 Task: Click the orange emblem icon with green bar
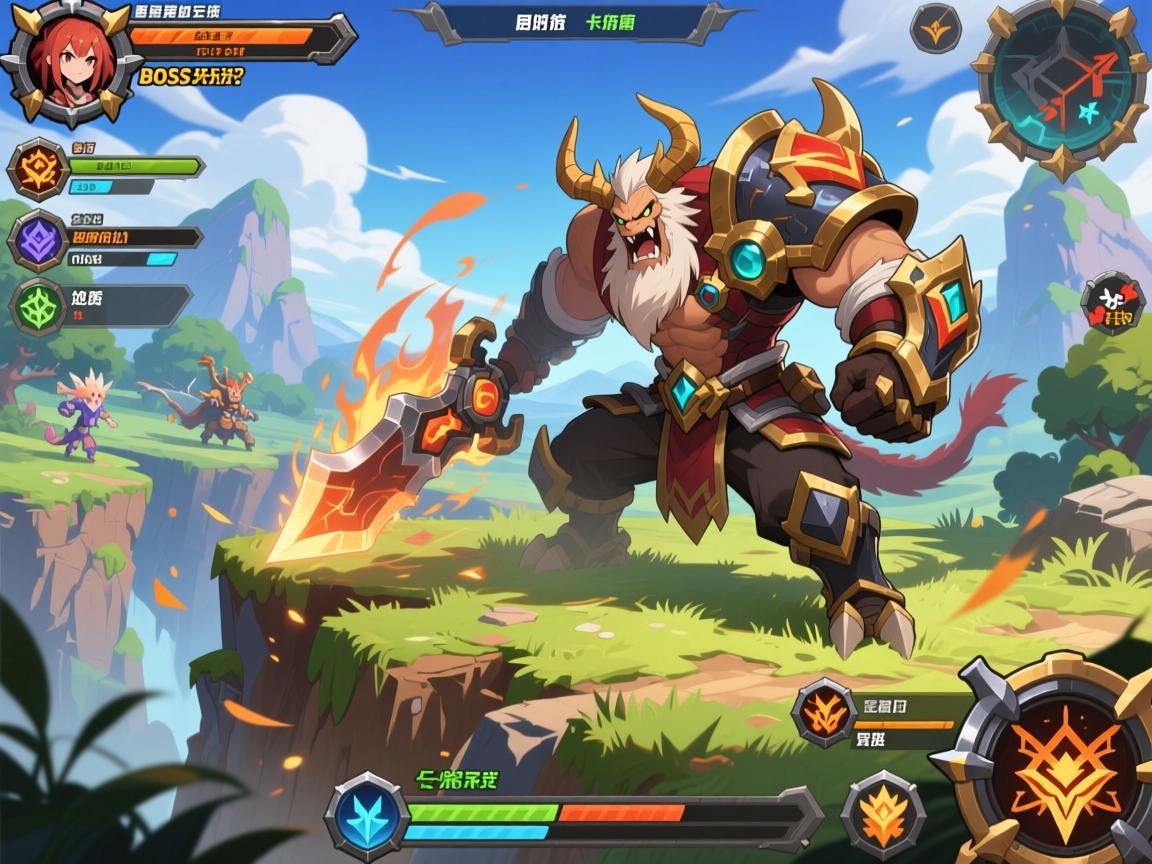pyautogui.click(x=38, y=168)
